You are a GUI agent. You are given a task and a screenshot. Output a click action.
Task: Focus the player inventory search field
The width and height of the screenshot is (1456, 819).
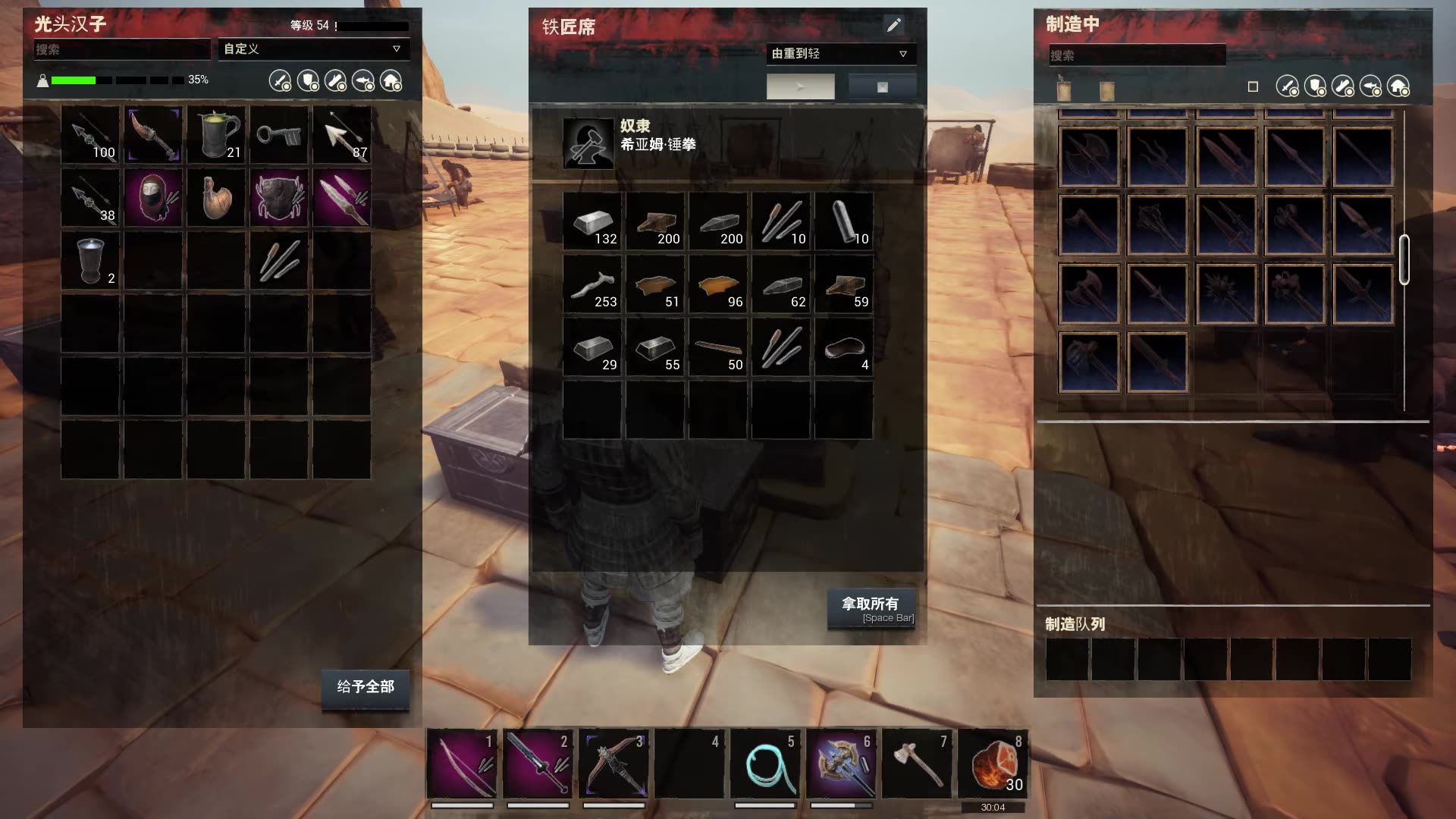[x=121, y=50]
